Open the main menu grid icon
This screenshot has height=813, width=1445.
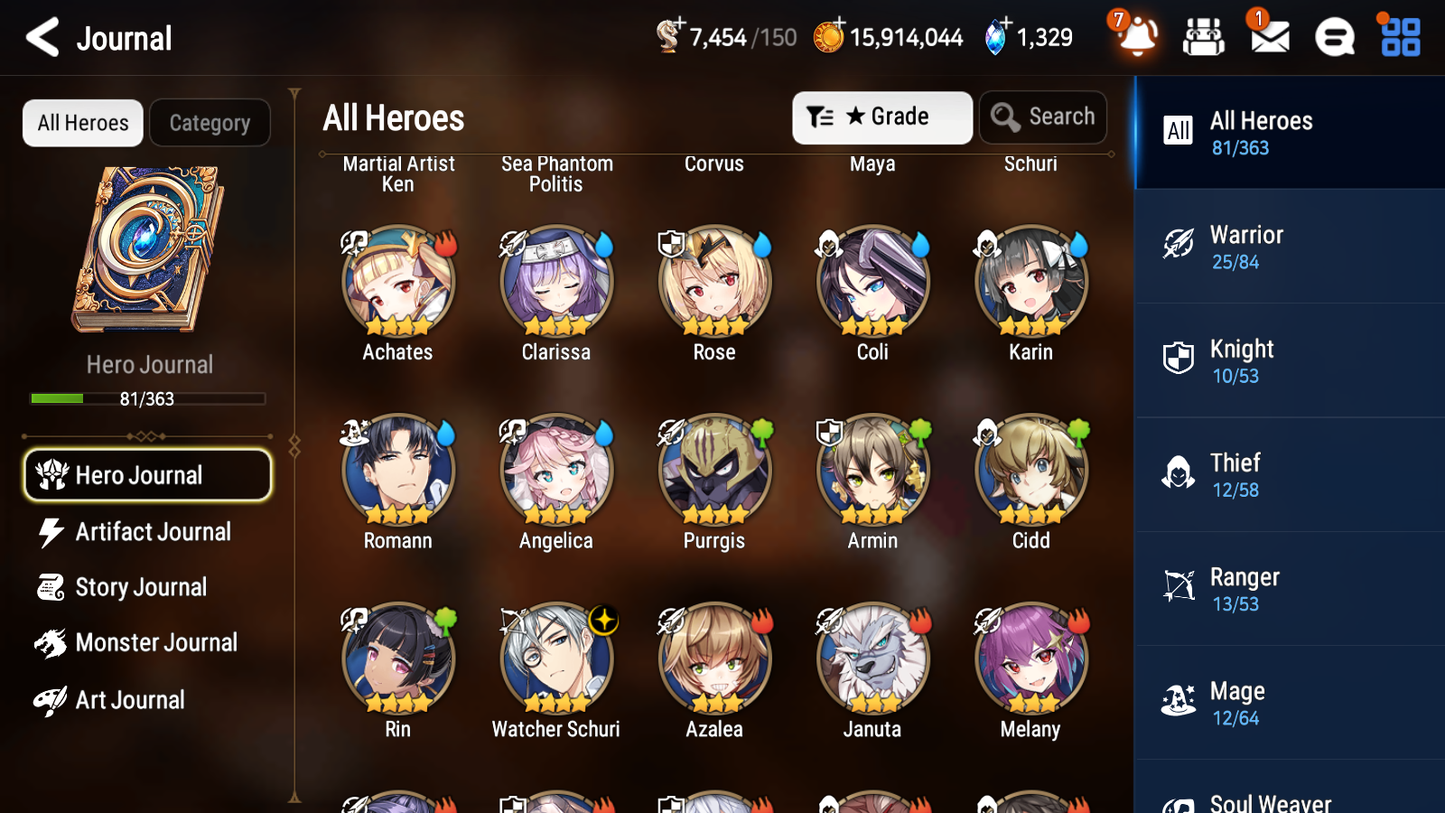pos(1398,36)
